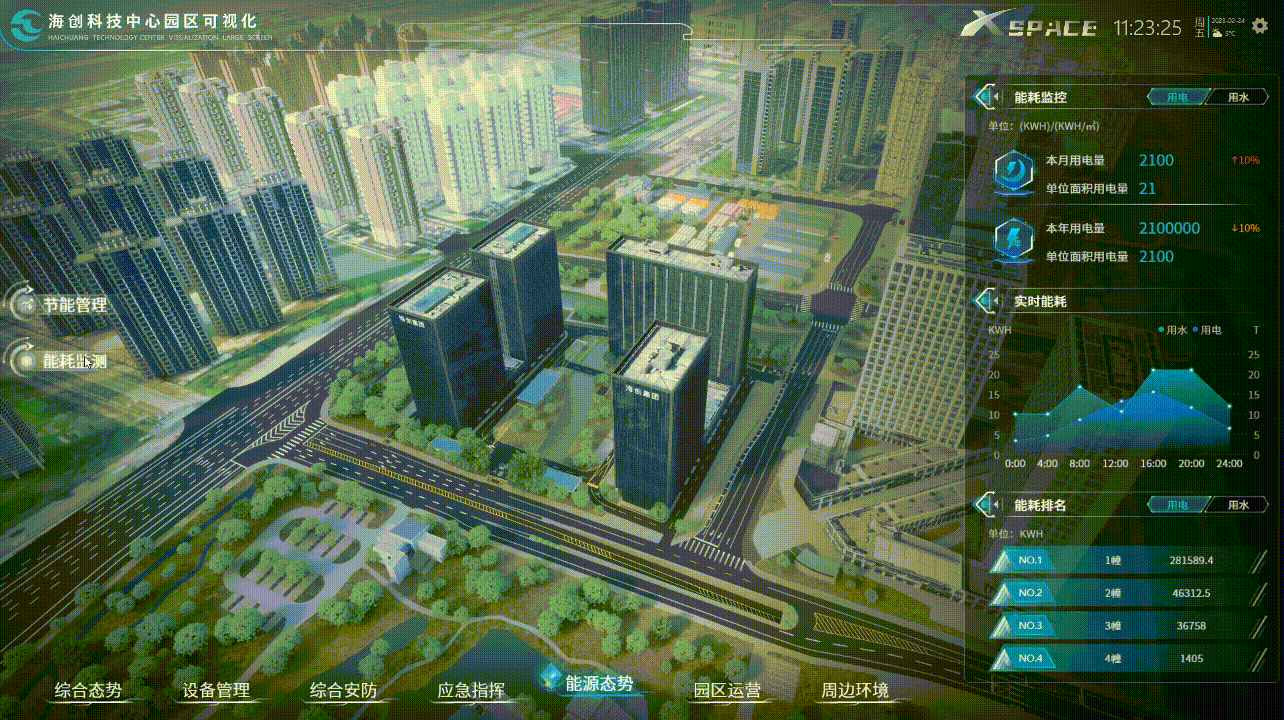The height and width of the screenshot is (720, 1284).
Task: Click the 海创科技中心 logo icon
Action: pyautogui.click(x=27, y=24)
